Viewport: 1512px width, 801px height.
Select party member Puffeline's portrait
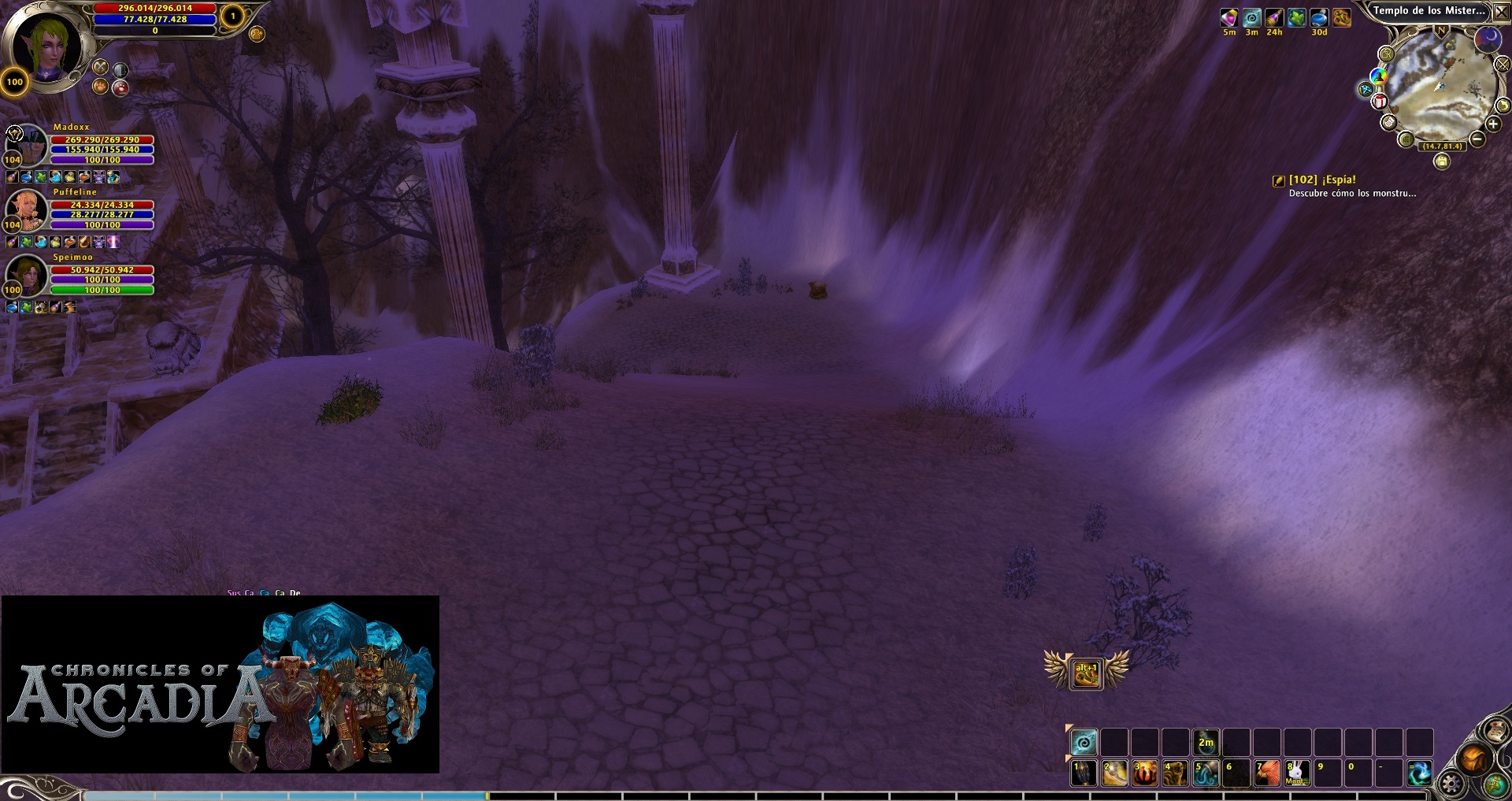coord(28,209)
